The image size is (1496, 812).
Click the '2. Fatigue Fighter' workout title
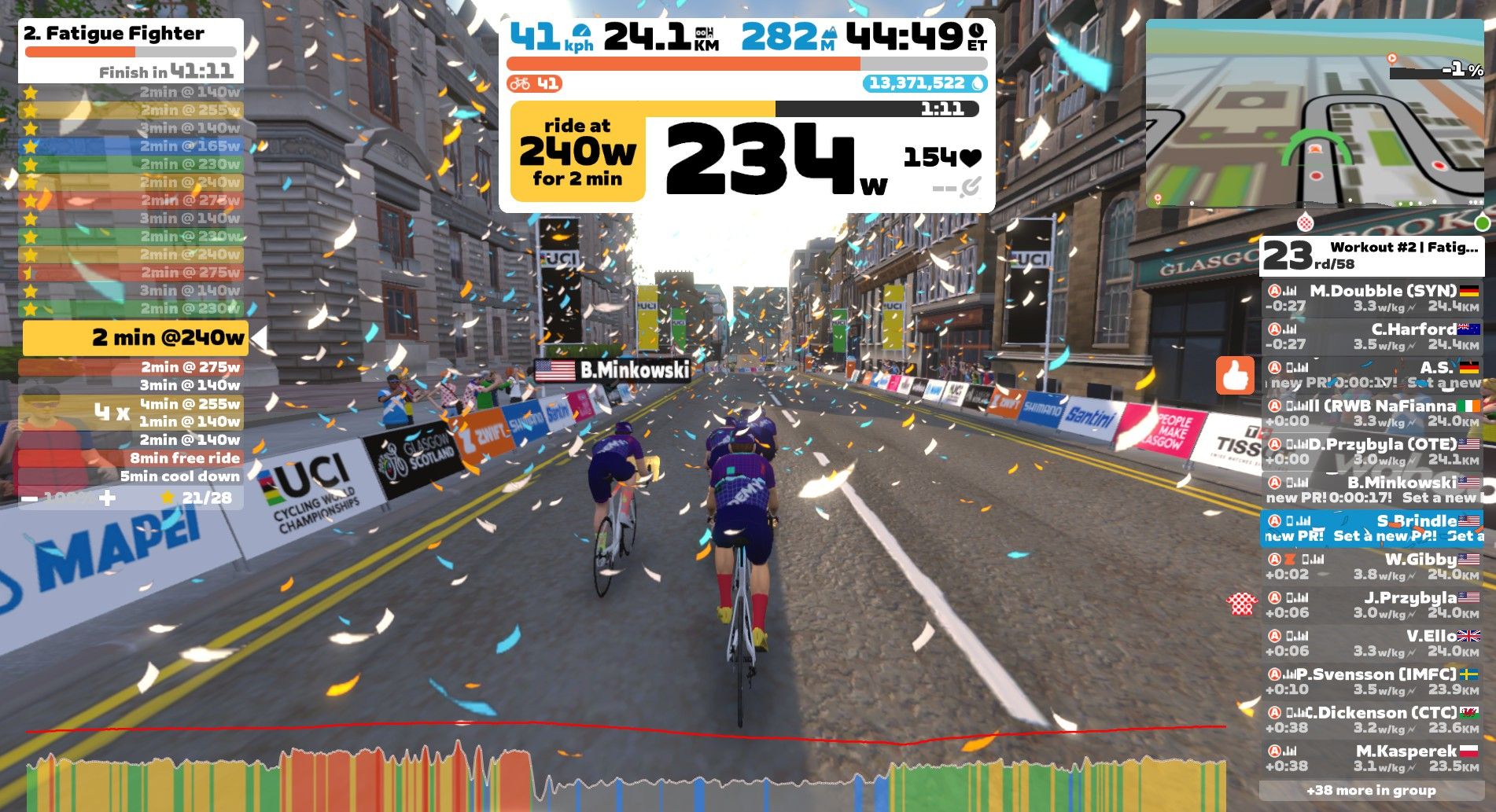point(114,35)
